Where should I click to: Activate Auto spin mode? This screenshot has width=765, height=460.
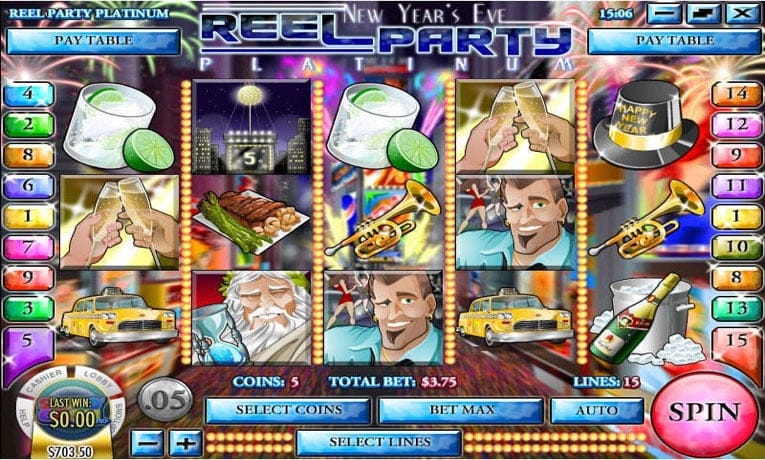click(596, 410)
